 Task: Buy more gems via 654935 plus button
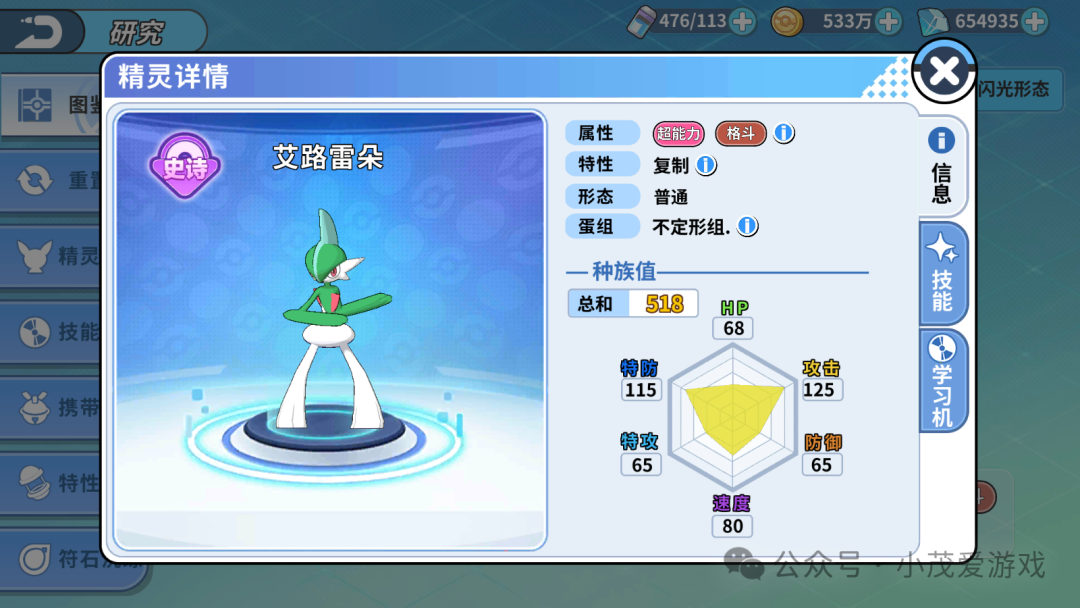[x=1034, y=21]
